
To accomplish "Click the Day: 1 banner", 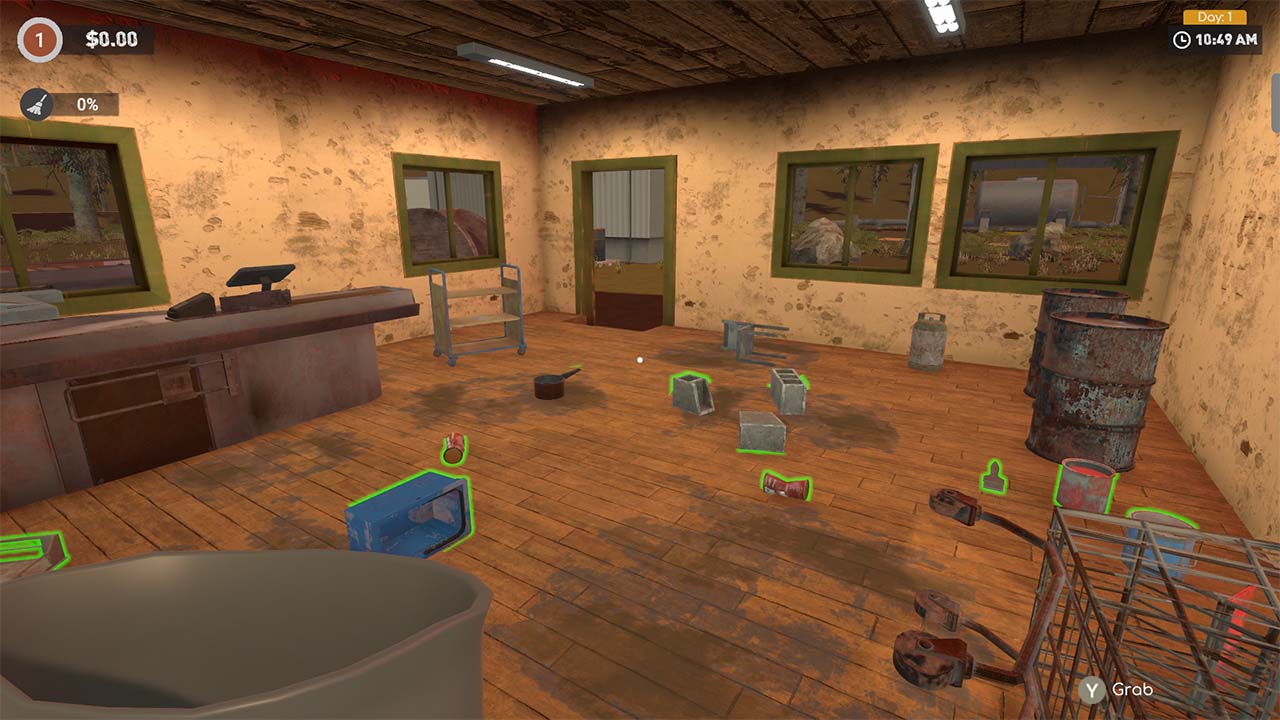I will (1214, 15).
